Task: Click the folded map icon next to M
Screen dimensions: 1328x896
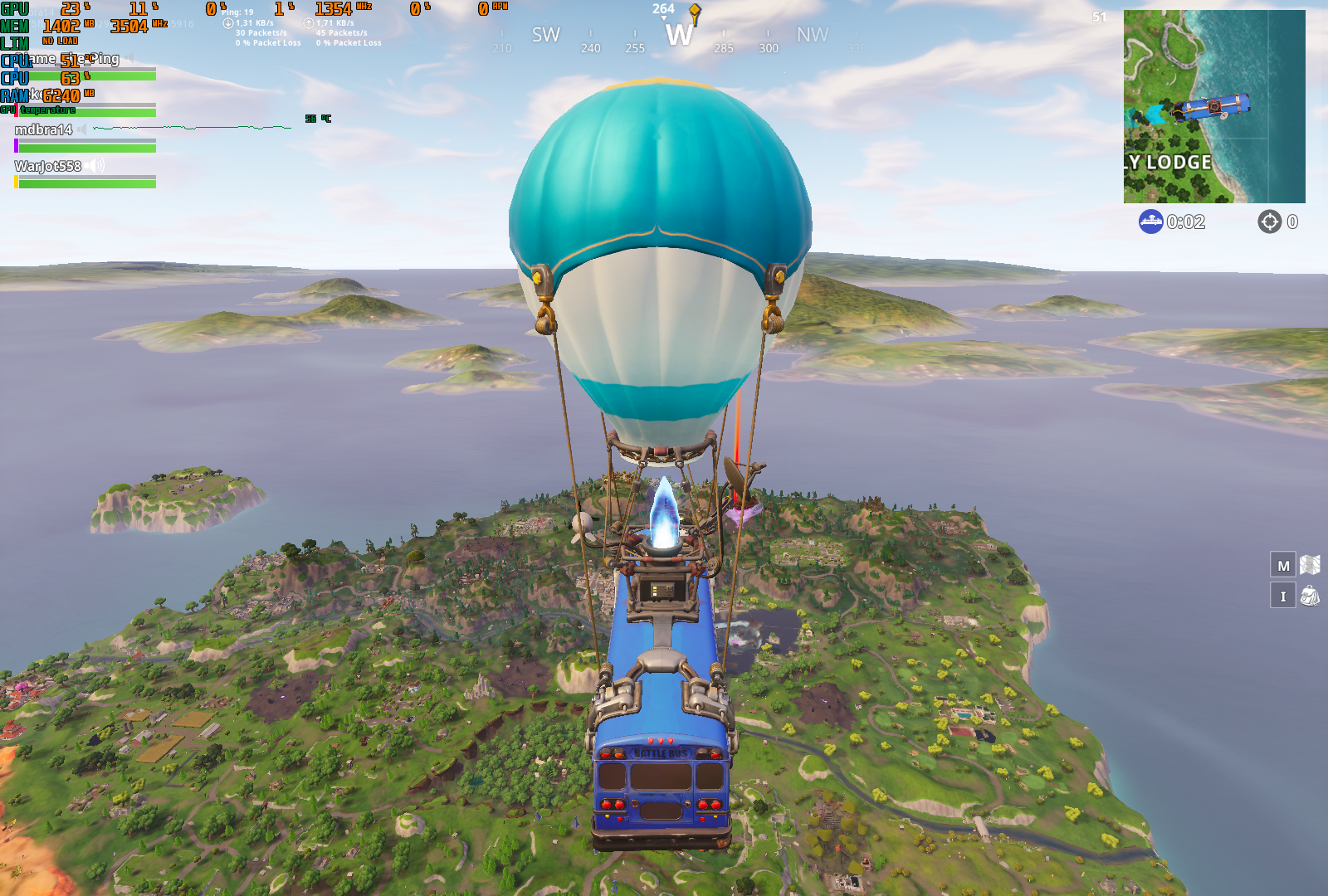Action: (x=1309, y=564)
